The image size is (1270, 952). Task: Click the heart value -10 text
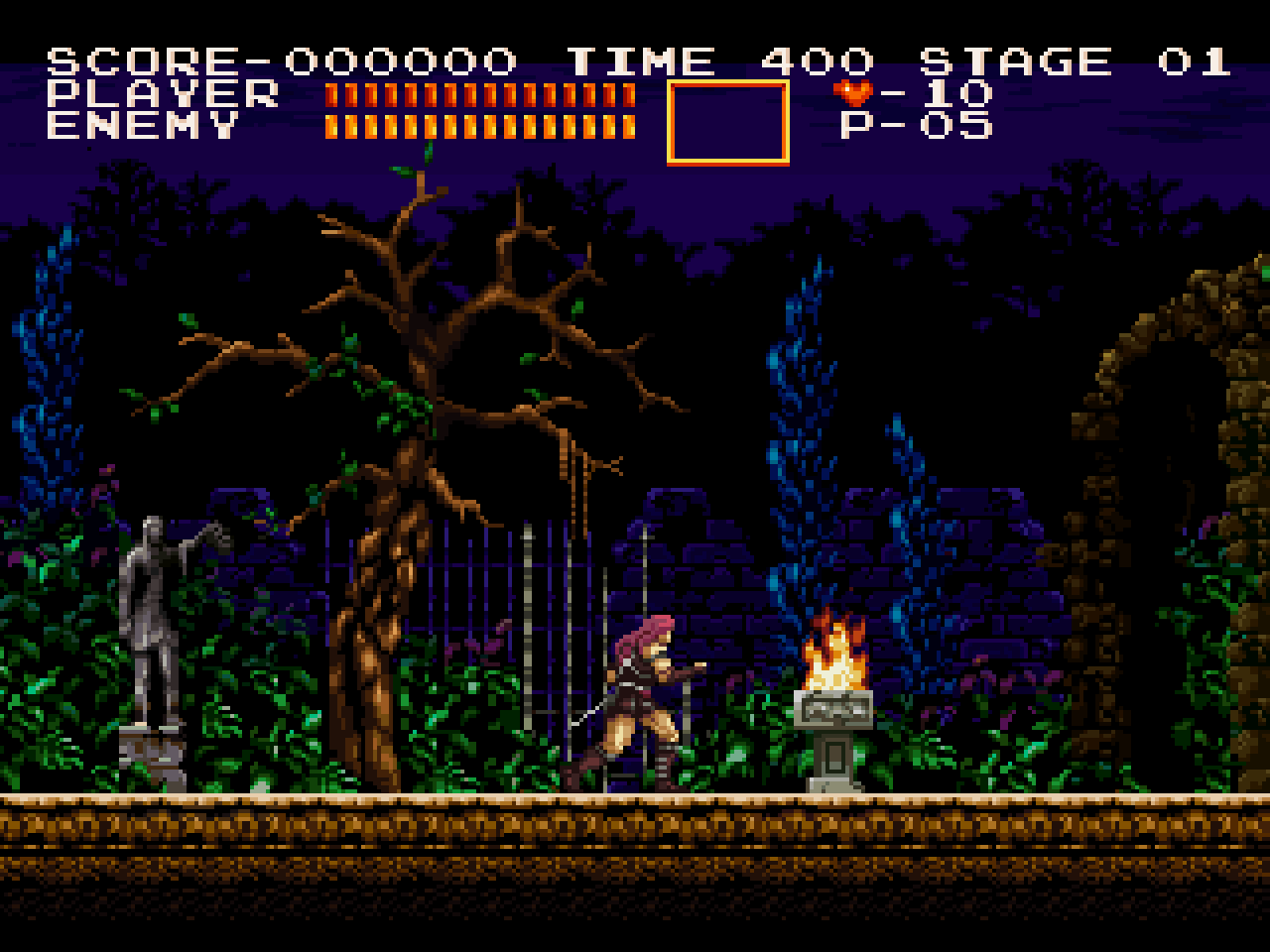click(938, 92)
